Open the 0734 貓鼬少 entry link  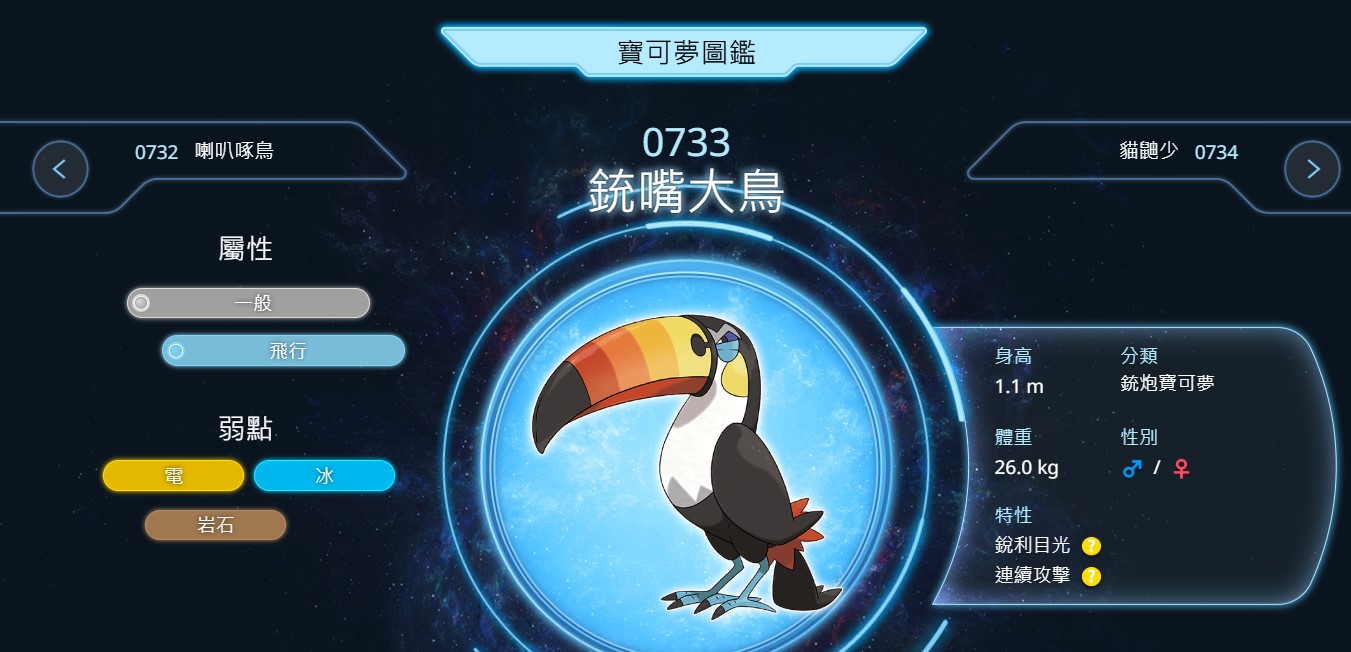[x=1178, y=152]
